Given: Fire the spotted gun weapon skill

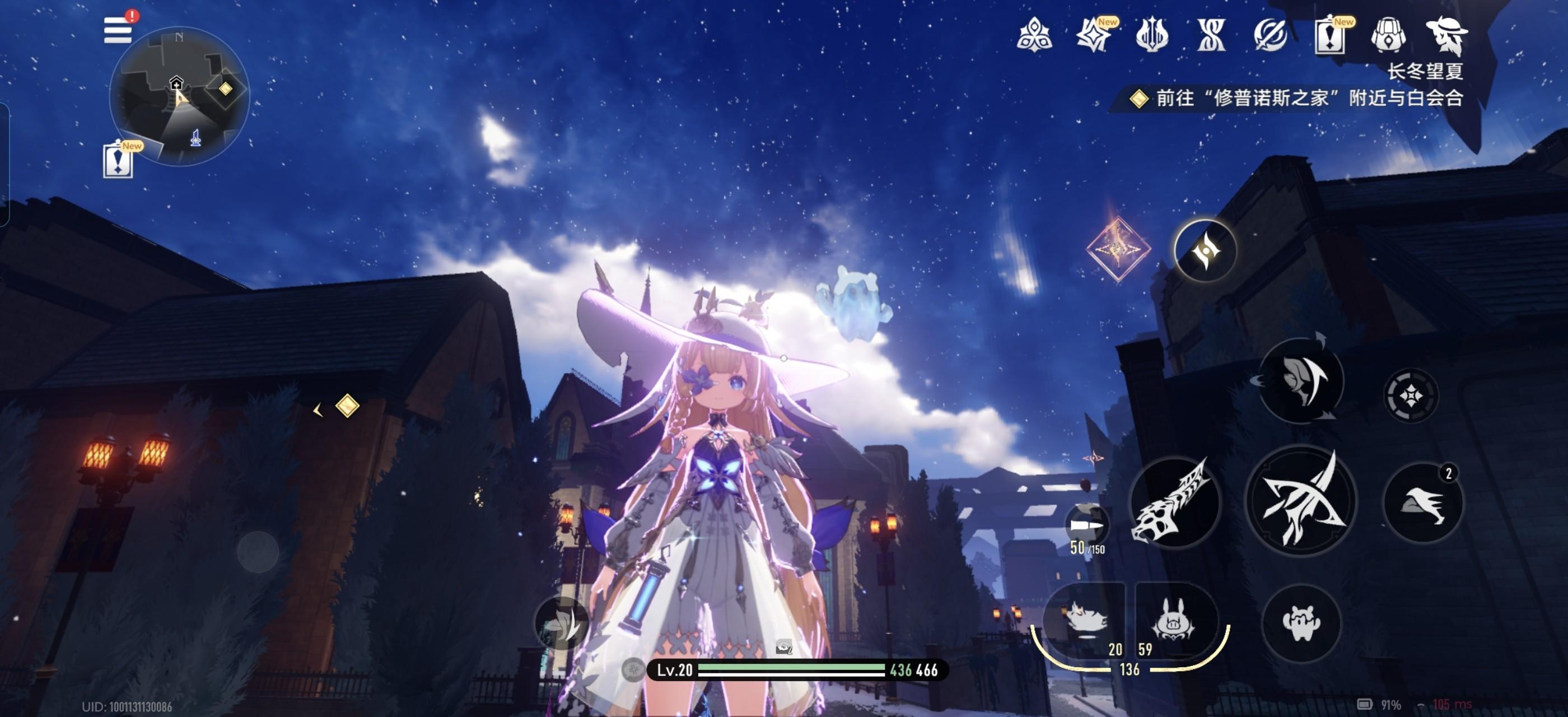Looking at the screenshot, I should (x=1175, y=502).
